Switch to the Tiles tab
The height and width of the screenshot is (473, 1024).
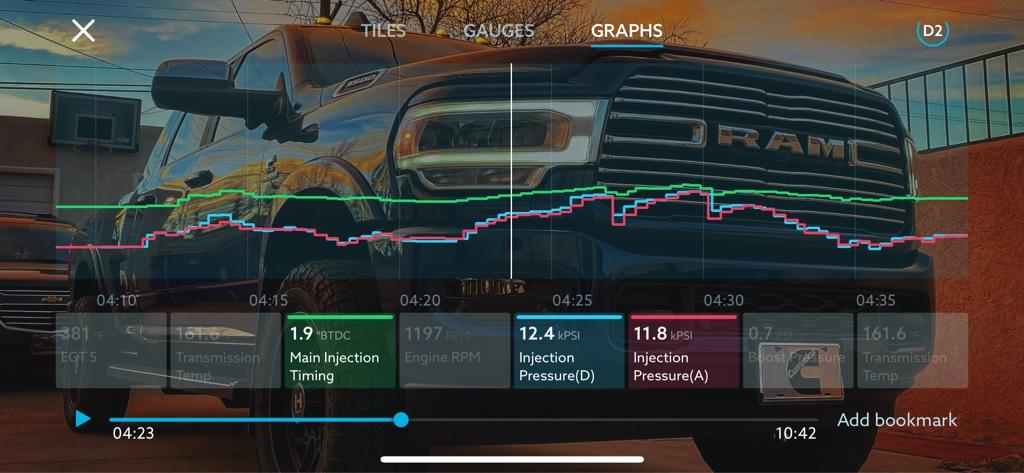(x=383, y=30)
